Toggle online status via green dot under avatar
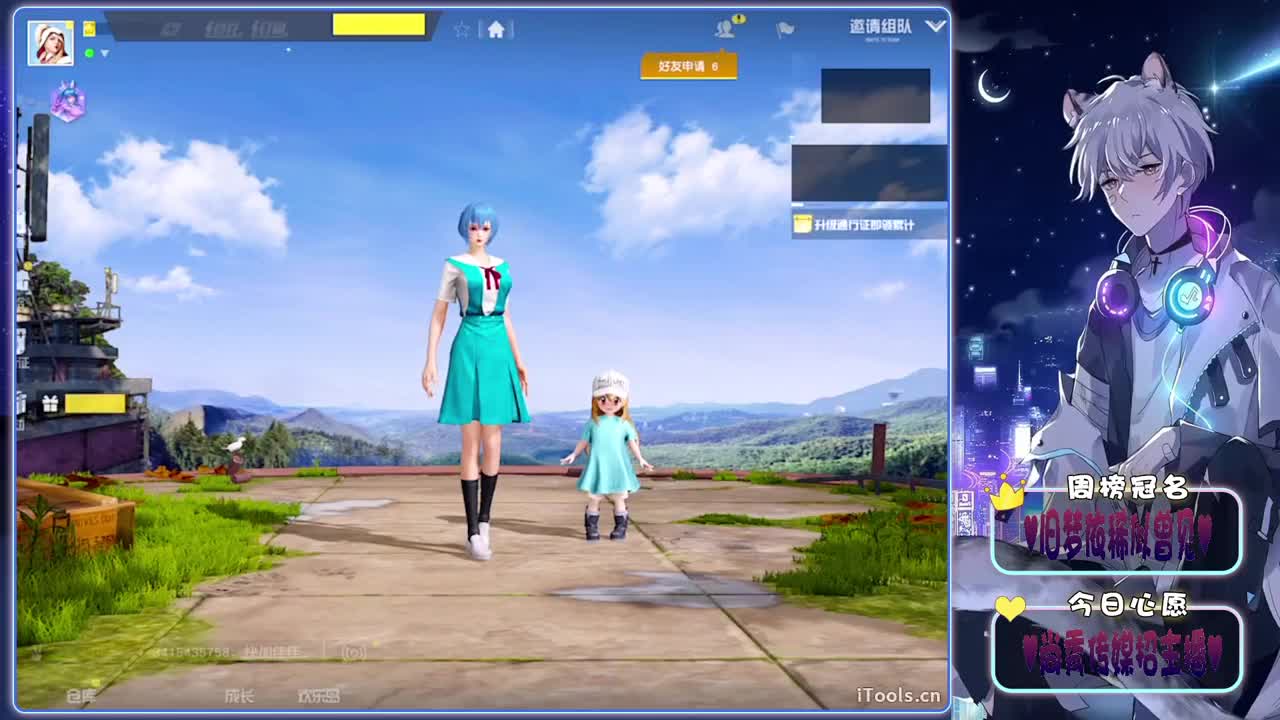This screenshot has height=720, width=1280. tap(90, 54)
